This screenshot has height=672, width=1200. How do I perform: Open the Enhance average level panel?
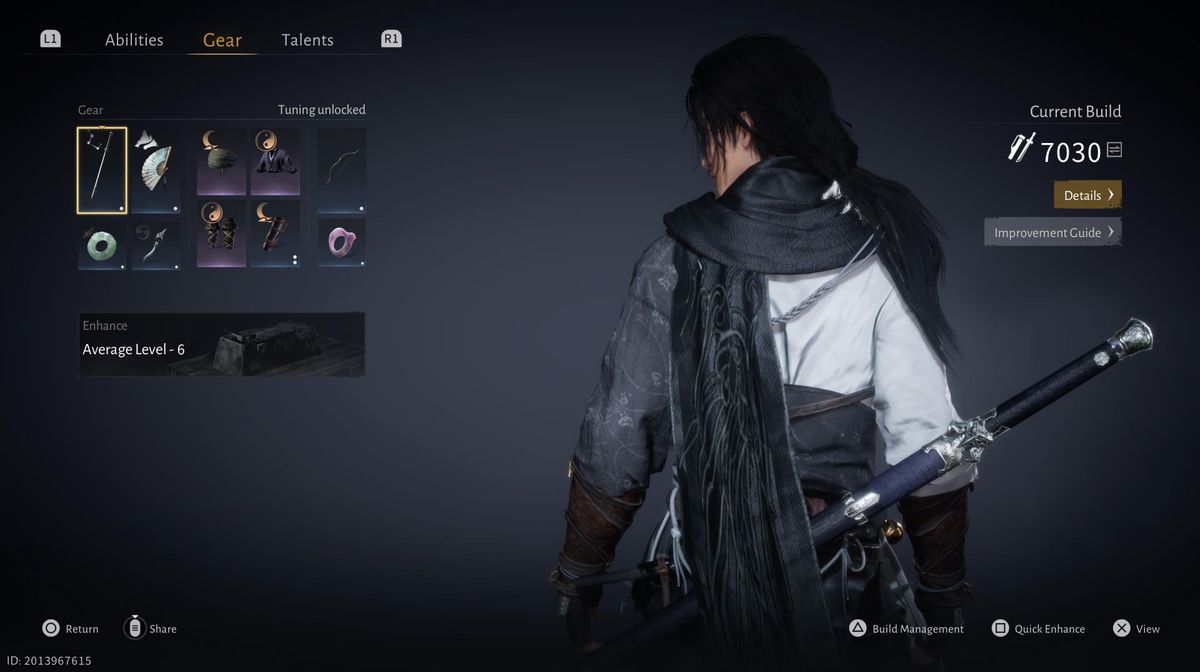(222, 344)
